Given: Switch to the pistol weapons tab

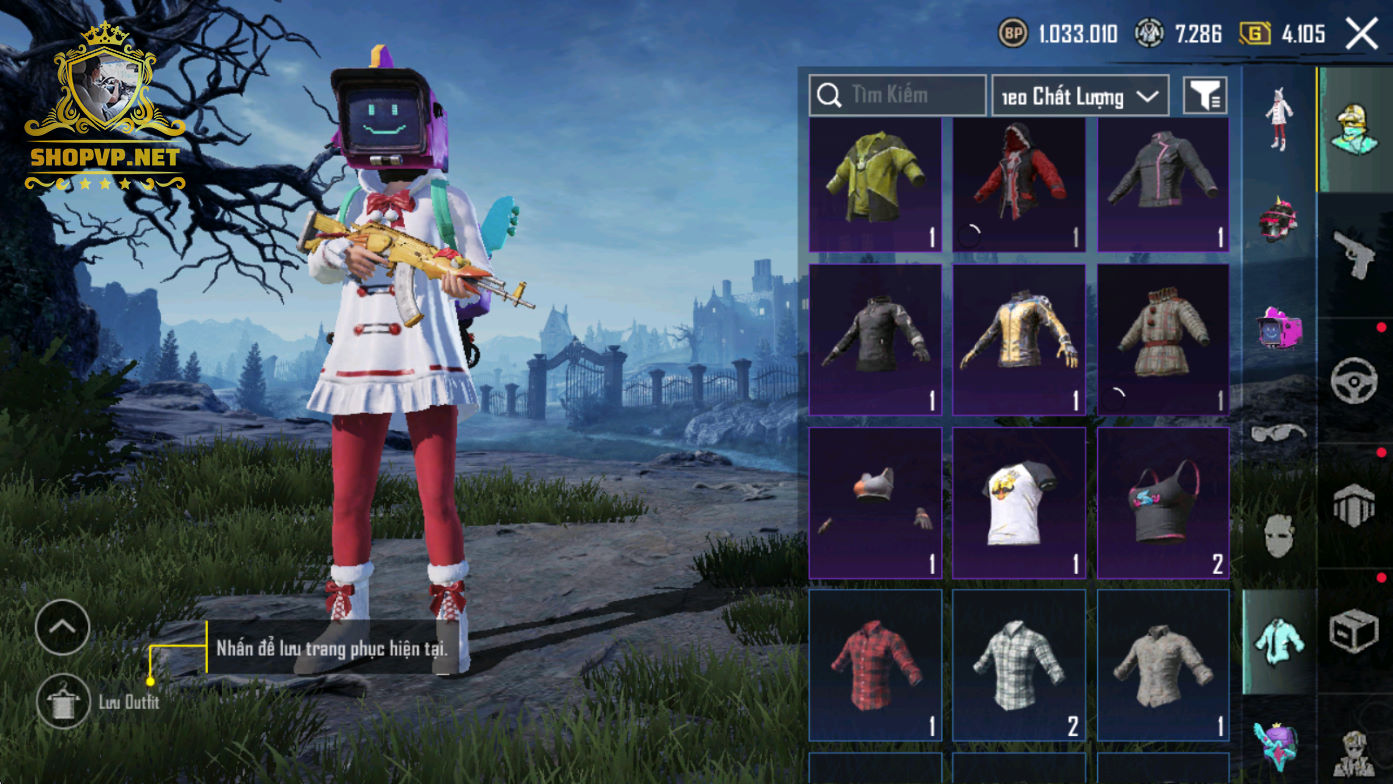Looking at the screenshot, I should click(x=1355, y=256).
